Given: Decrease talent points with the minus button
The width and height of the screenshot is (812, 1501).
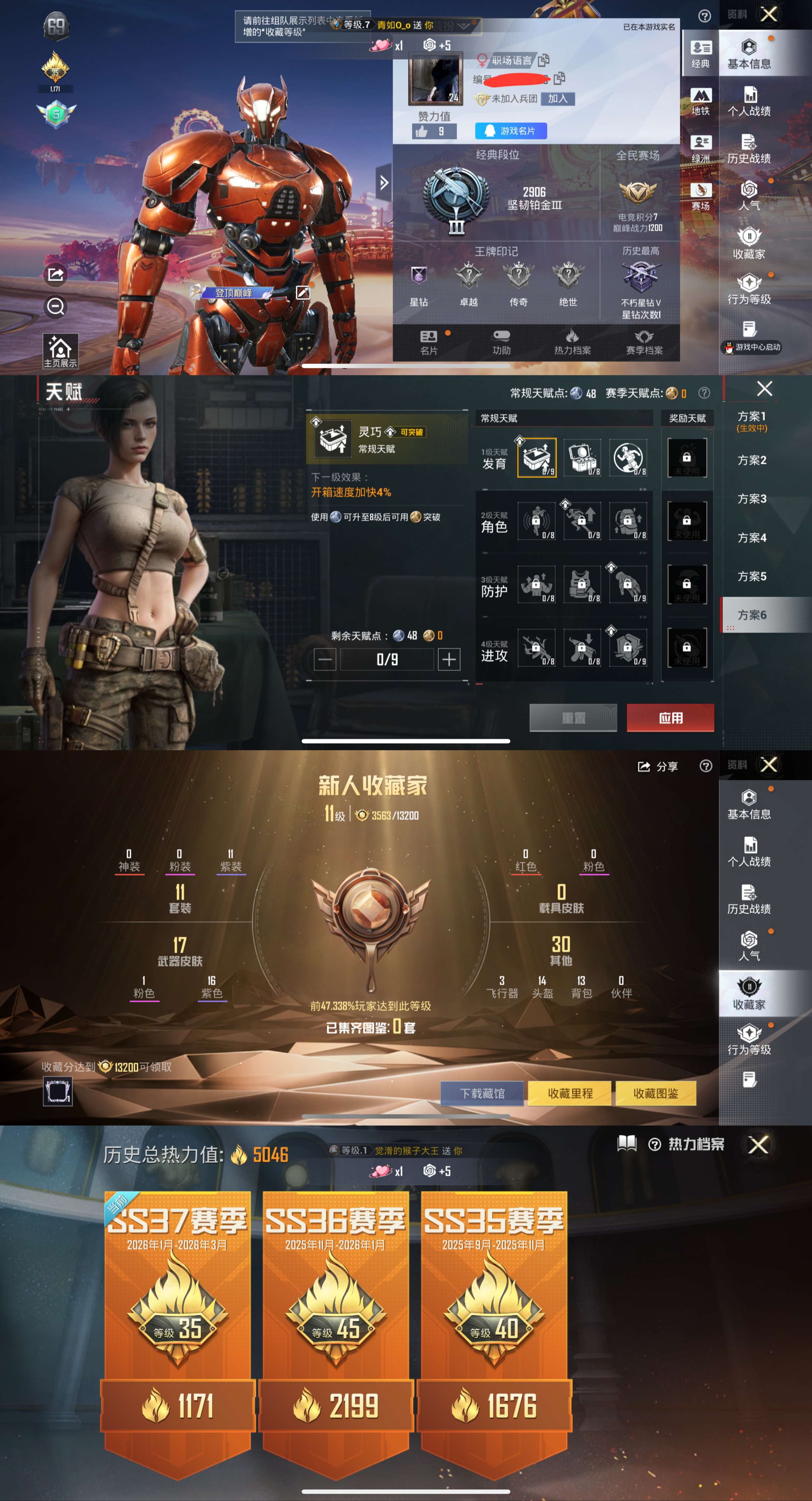Looking at the screenshot, I should (x=325, y=659).
